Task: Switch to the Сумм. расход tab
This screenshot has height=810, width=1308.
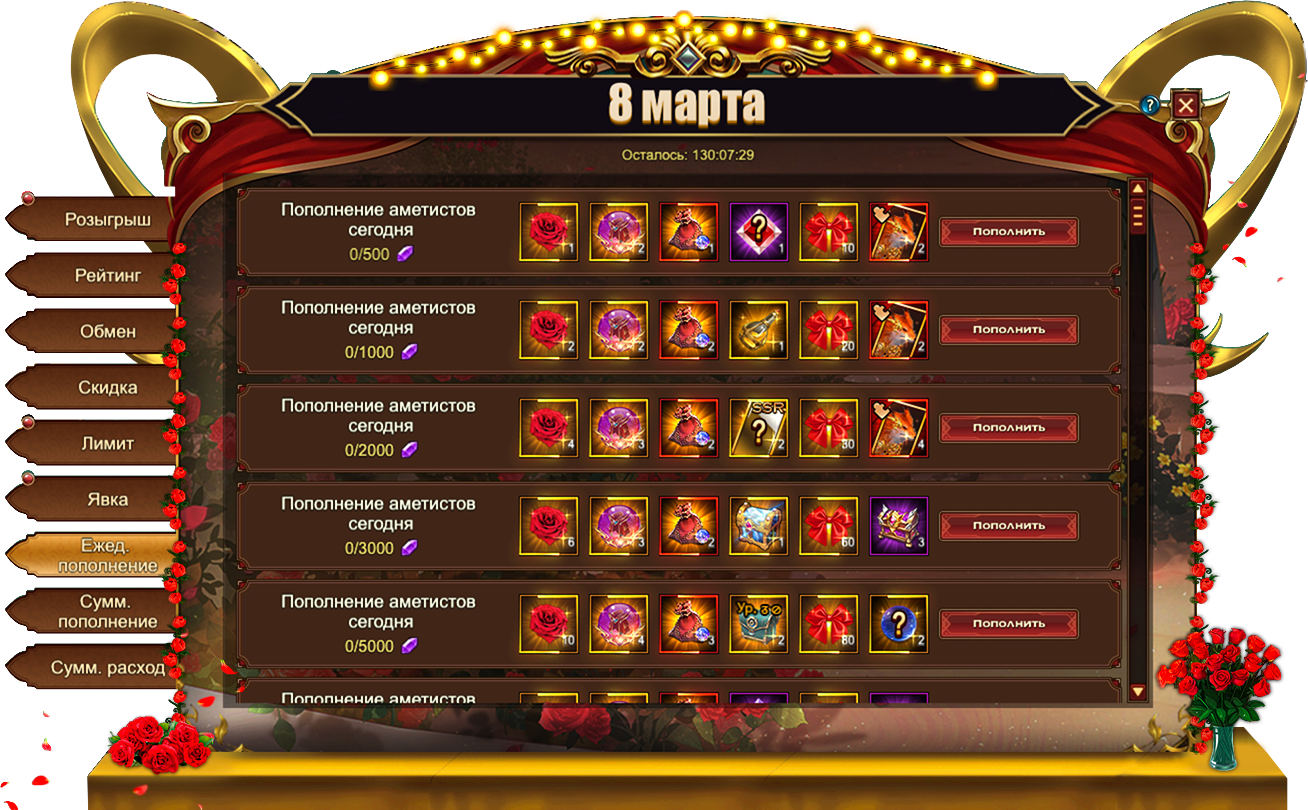Action: 107,668
